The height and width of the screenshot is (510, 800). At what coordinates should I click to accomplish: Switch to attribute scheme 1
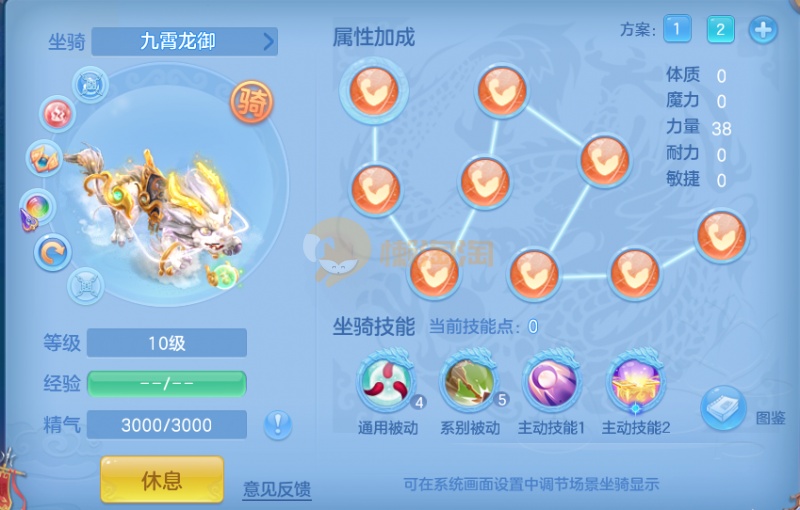pyautogui.click(x=676, y=29)
